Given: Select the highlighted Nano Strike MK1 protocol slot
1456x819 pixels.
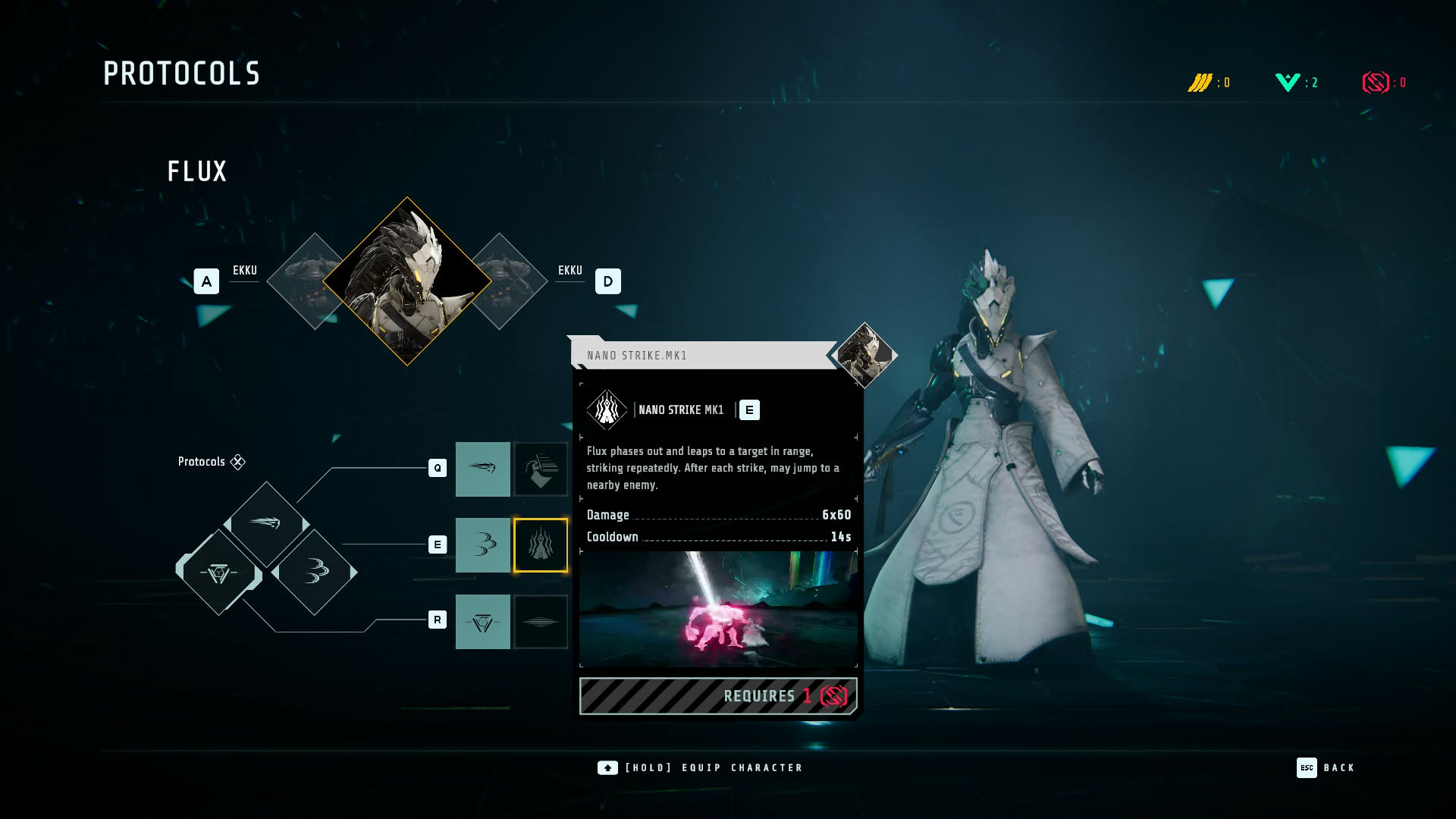Looking at the screenshot, I should pos(541,544).
